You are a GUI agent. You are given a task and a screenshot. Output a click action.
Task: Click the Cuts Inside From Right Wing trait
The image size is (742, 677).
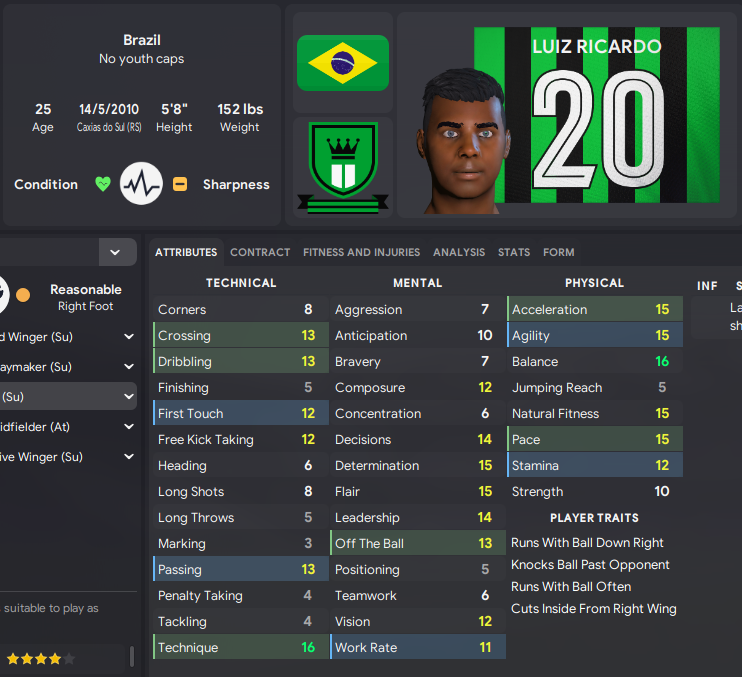pos(594,608)
